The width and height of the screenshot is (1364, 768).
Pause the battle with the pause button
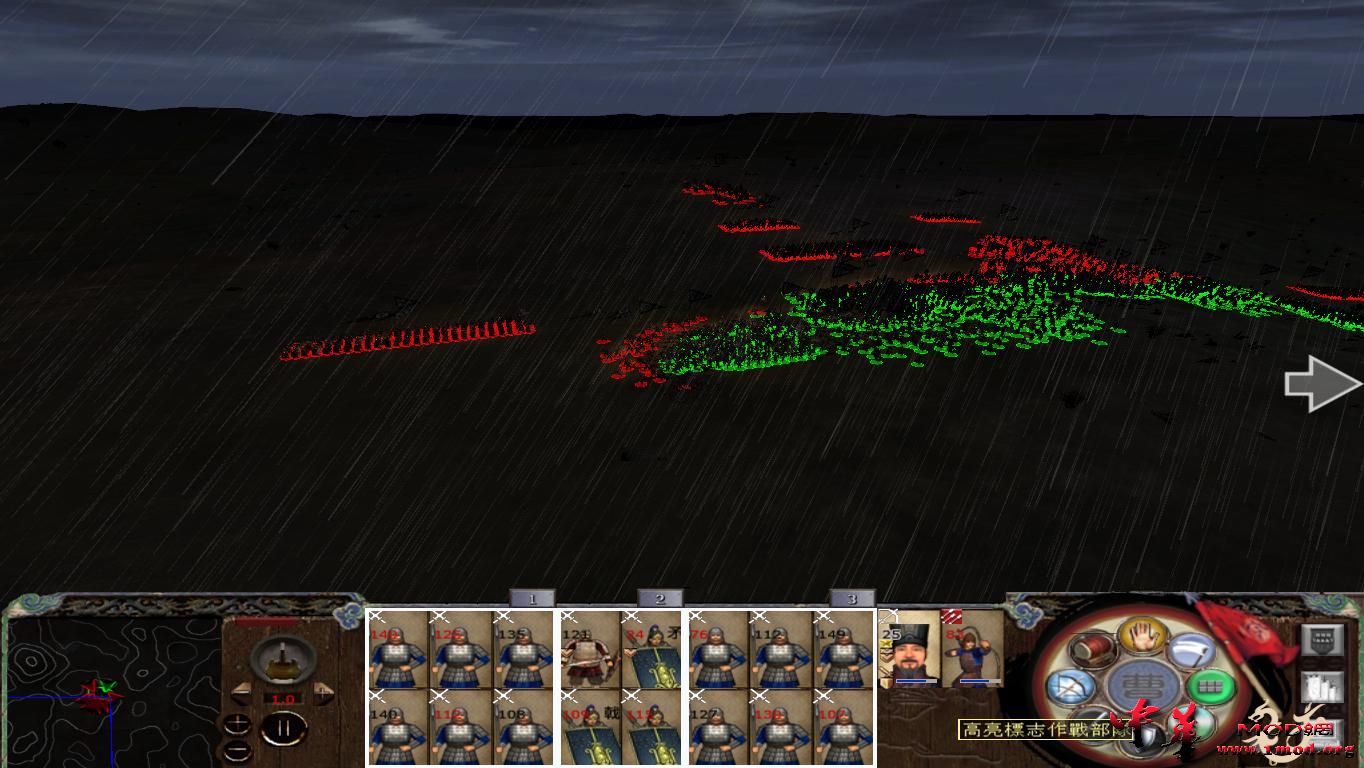(x=286, y=728)
